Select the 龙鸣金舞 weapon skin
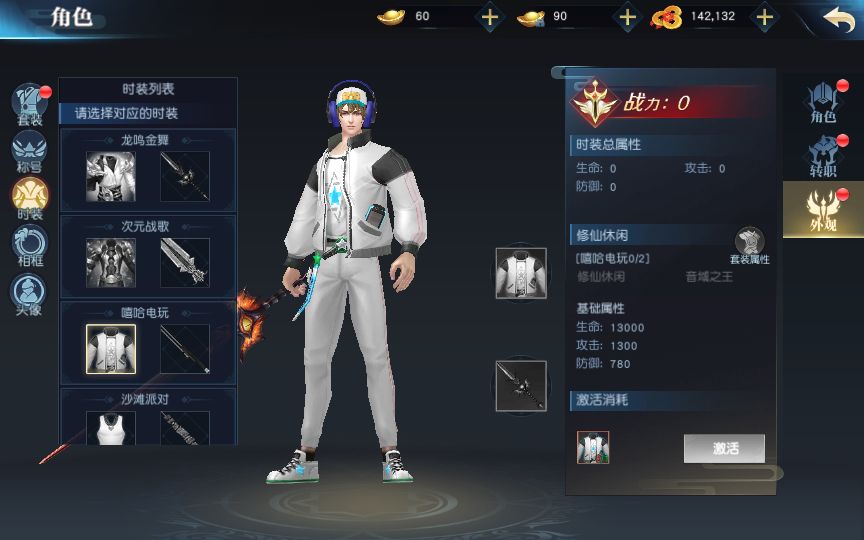The width and height of the screenshot is (864, 540). tap(185, 176)
